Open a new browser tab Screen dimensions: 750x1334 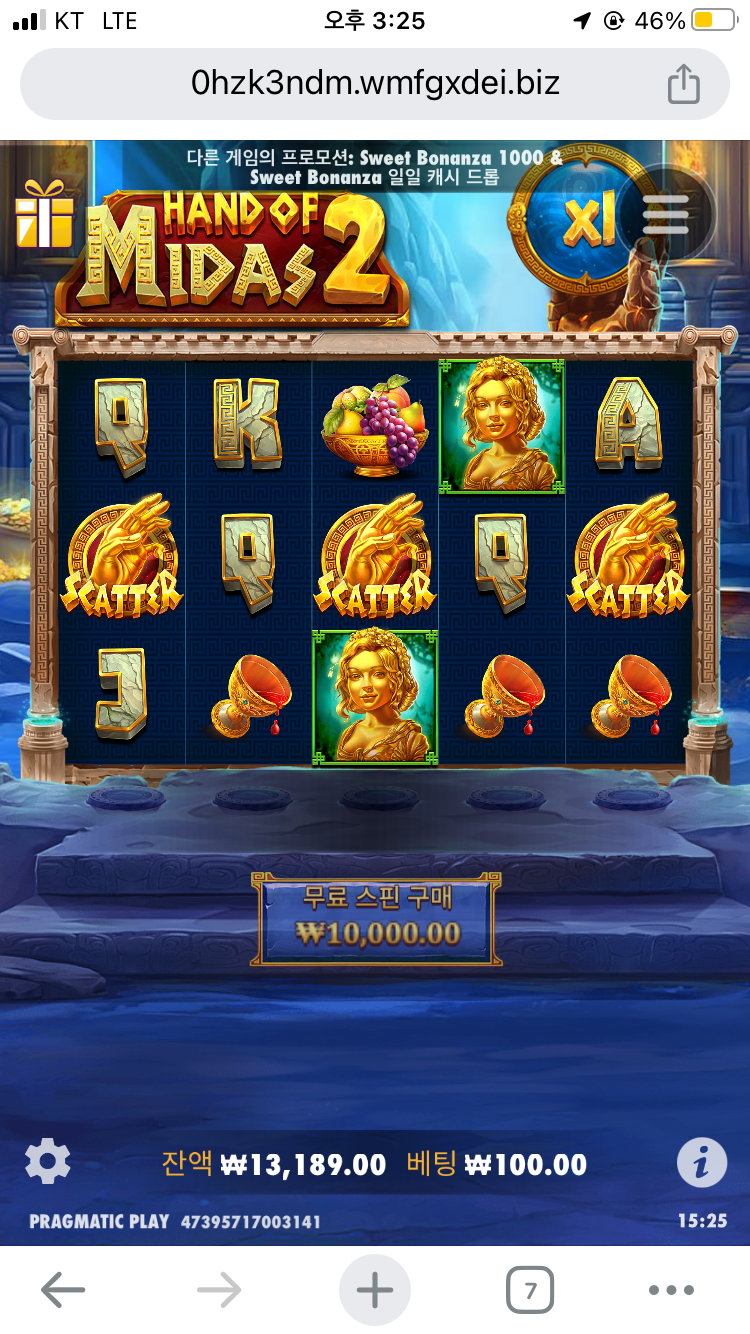[x=375, y=1290]
